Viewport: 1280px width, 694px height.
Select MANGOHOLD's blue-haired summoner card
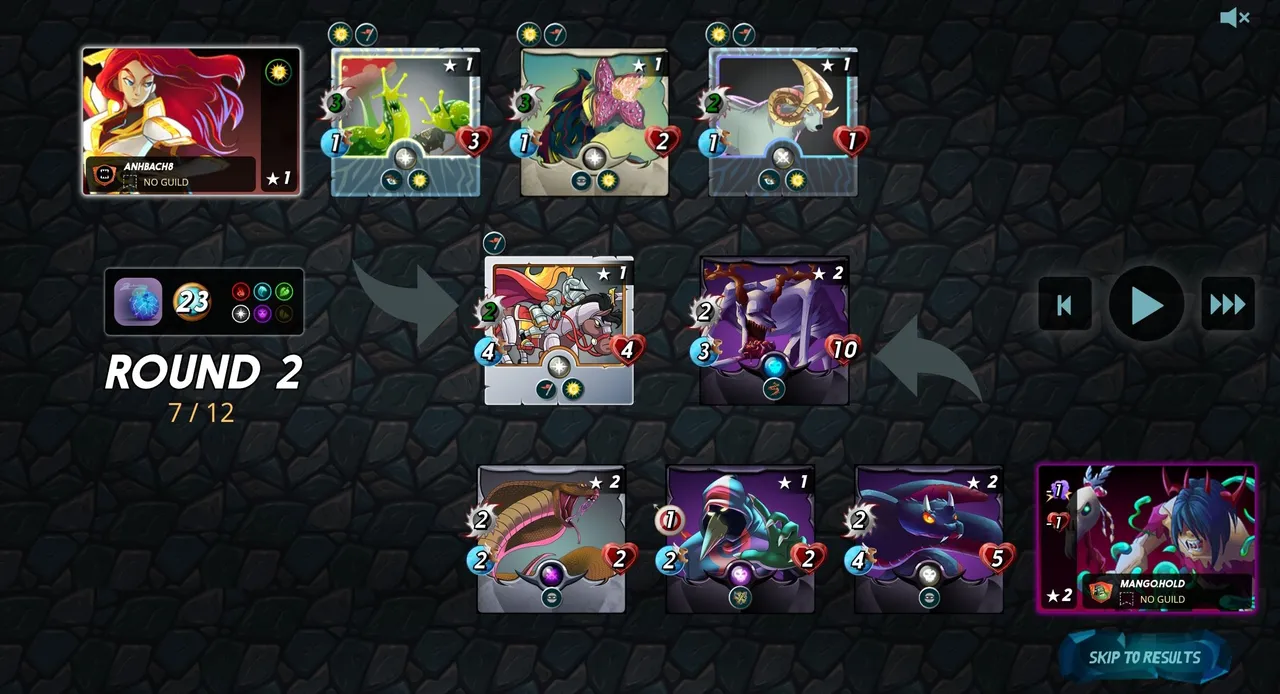pos(1146,538)
